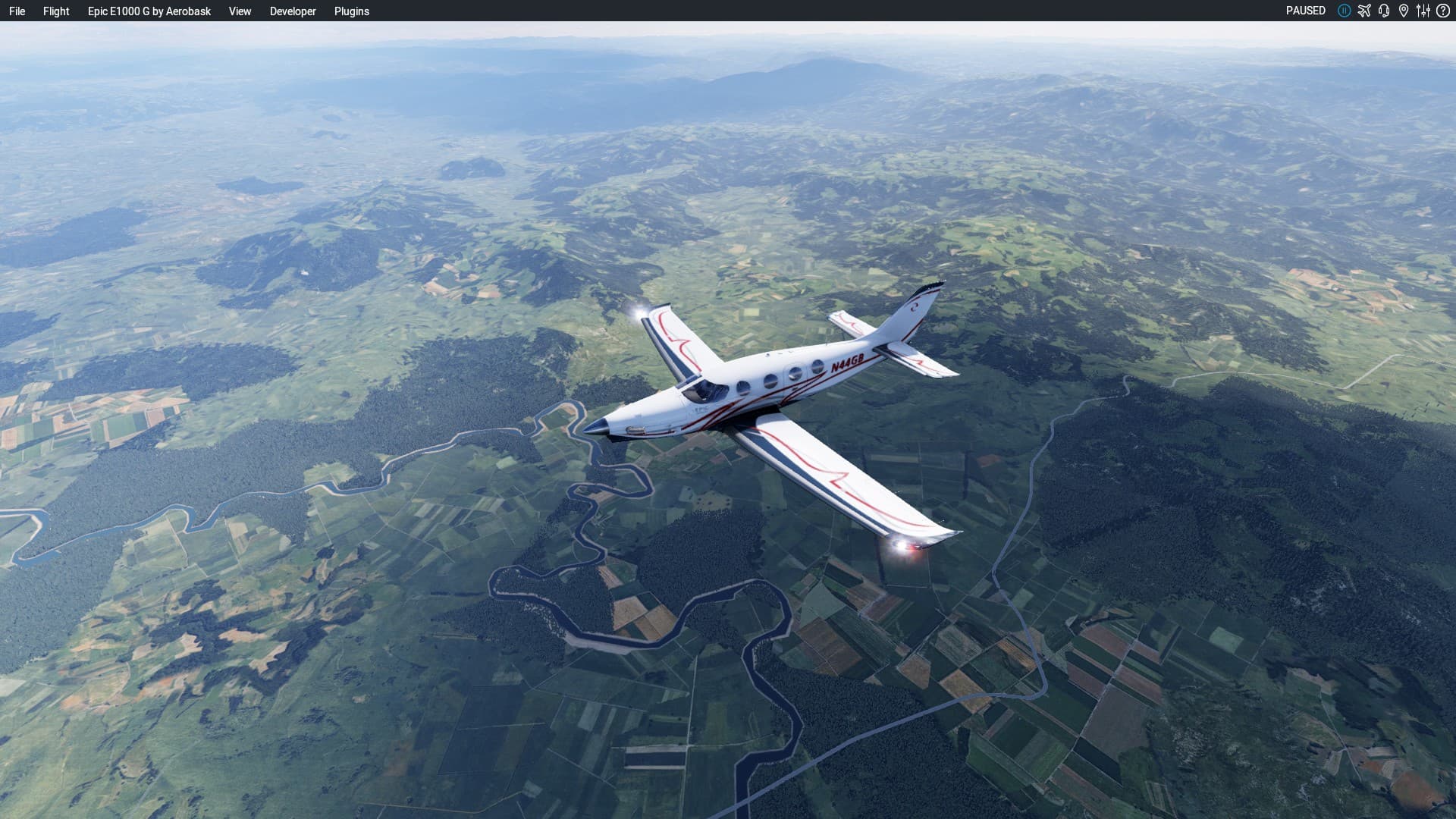Open the View menu
This screenshot has width=1456, height=819.
click(x=240, y=11)
